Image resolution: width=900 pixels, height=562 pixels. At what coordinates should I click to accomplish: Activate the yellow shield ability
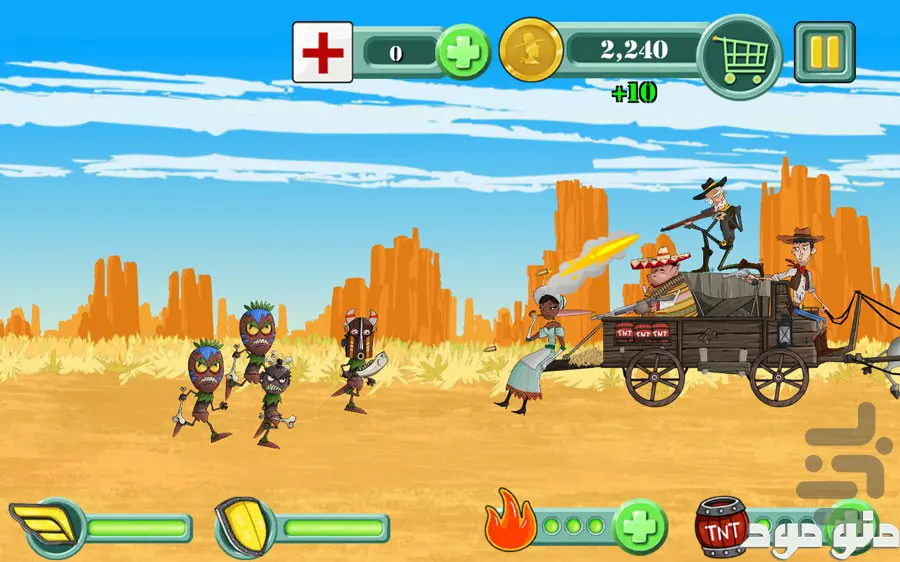pos(241,527)
